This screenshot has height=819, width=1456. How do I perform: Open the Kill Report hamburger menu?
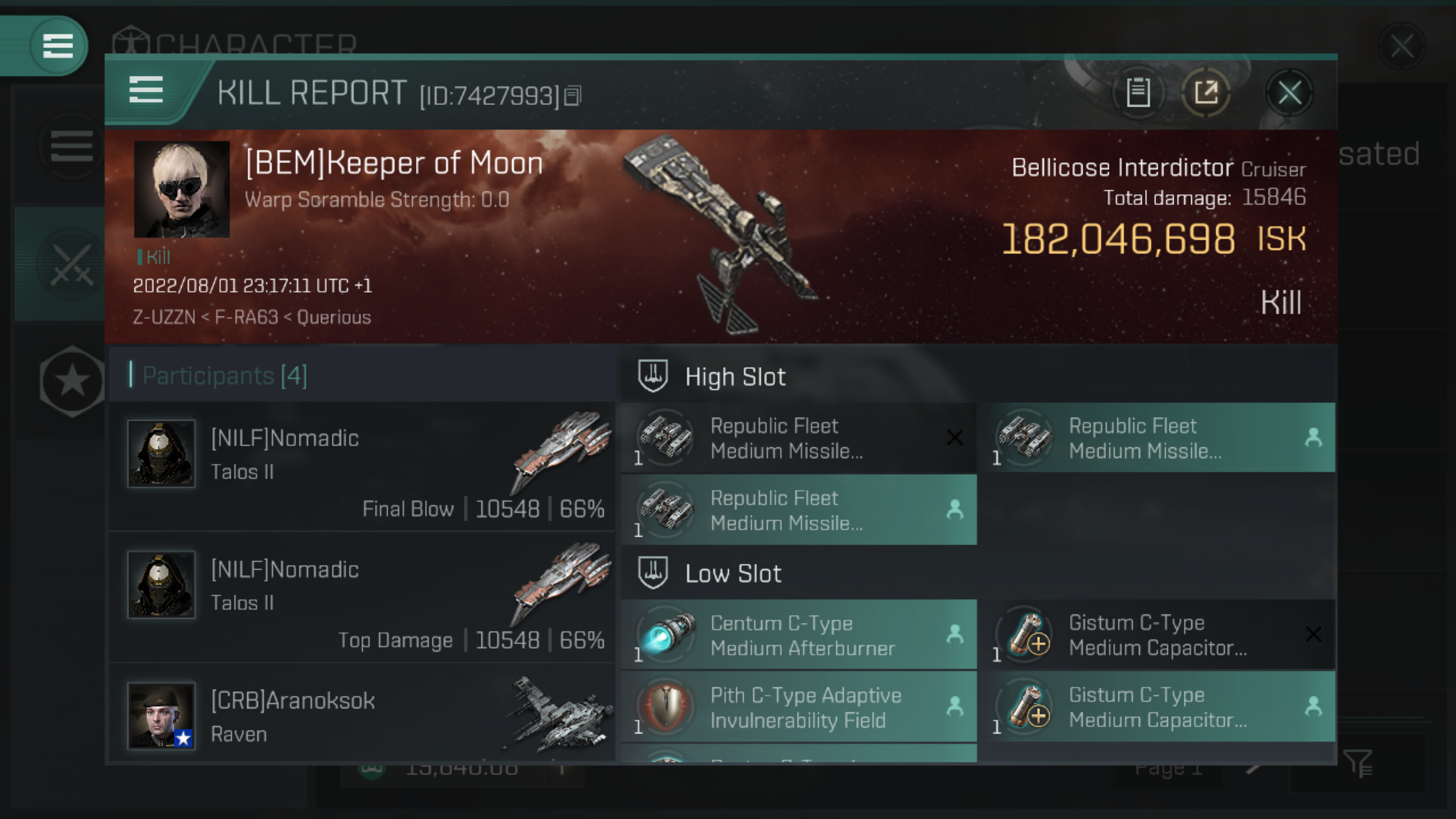[146, 91]
